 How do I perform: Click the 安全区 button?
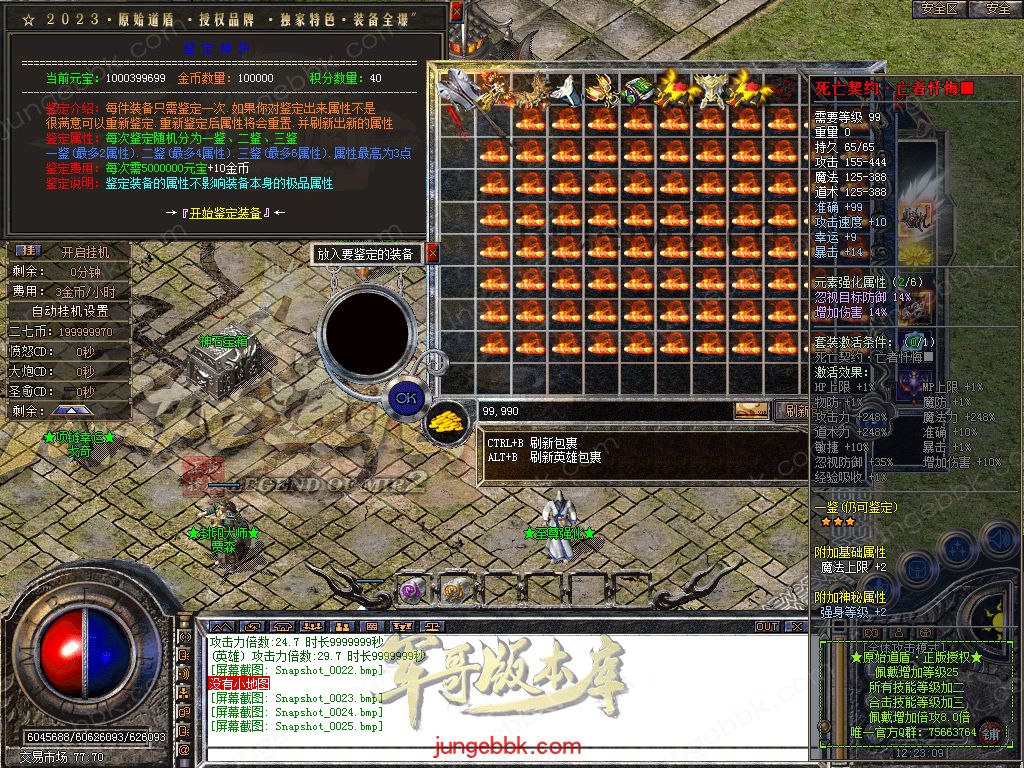click(x=940, y=8)
